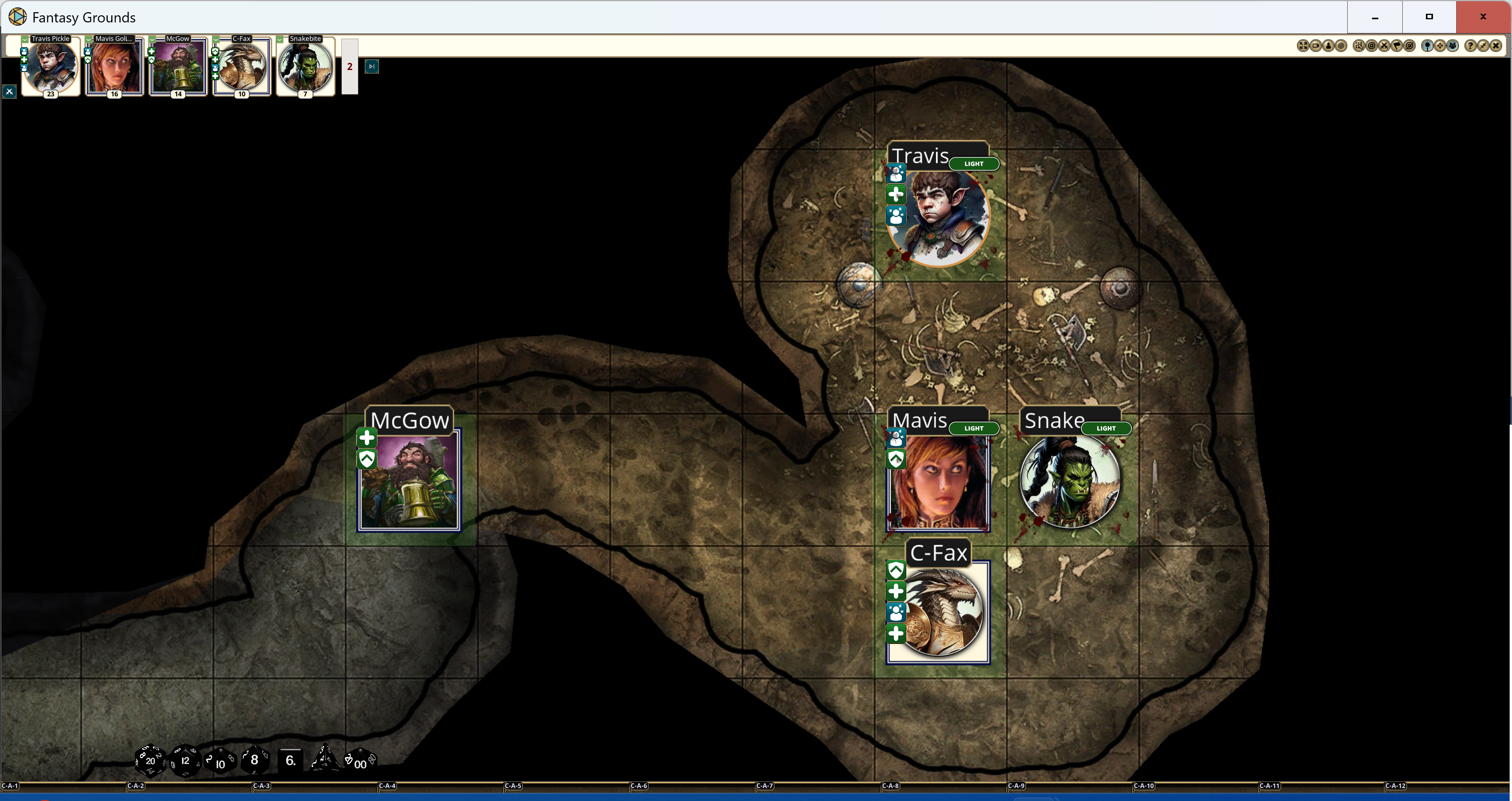Pick the d20 die

(x=150, y=760)
